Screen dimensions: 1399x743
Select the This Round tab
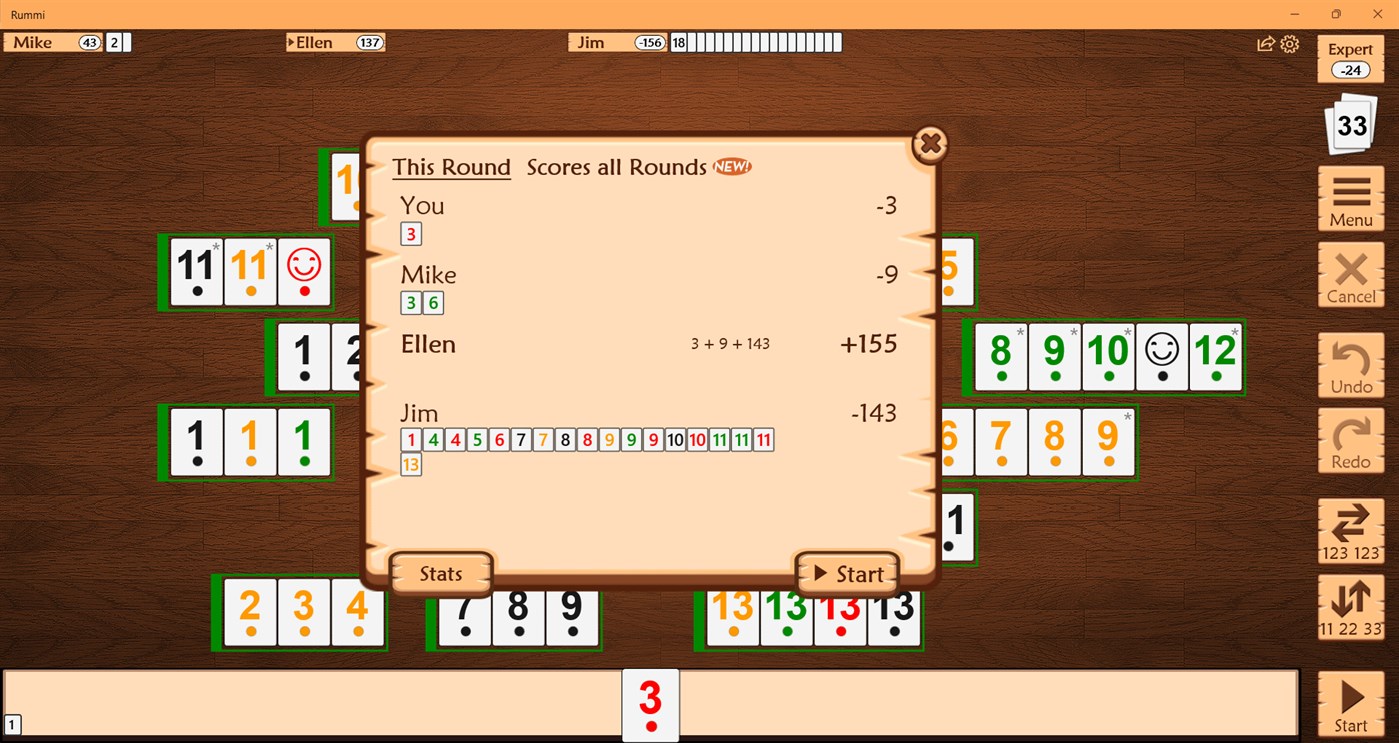tap(451, 167)
